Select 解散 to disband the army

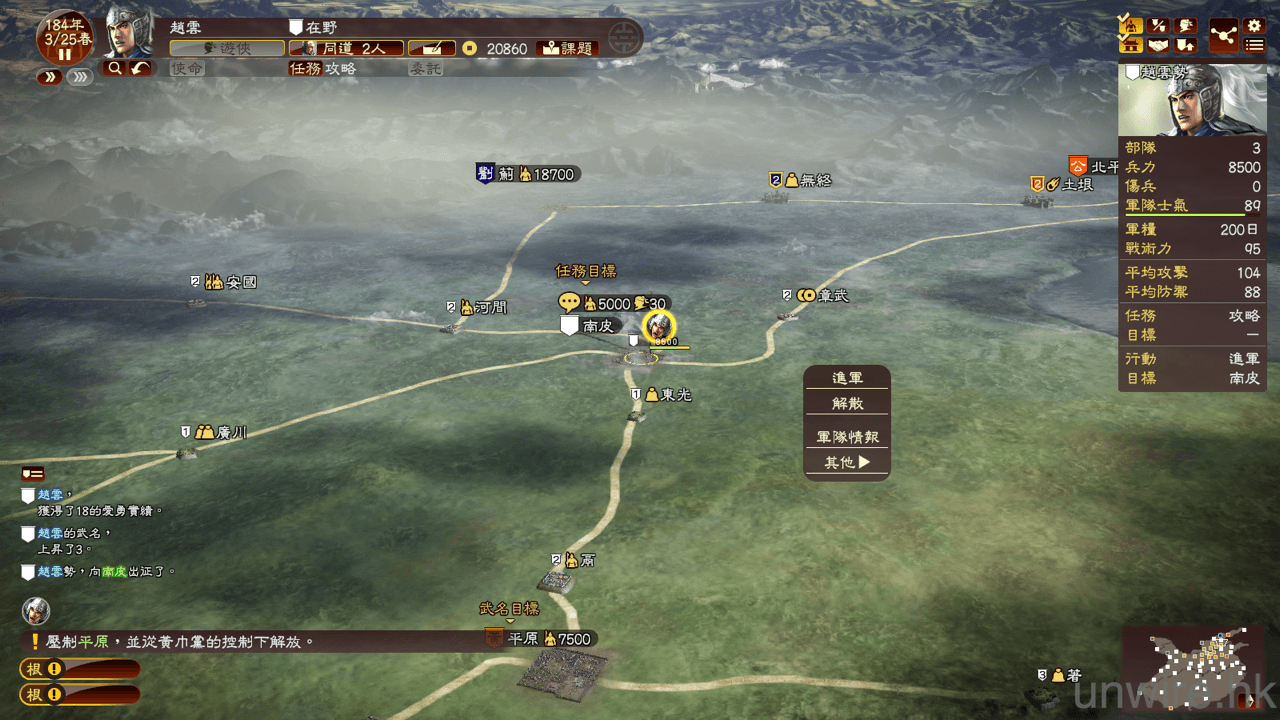846,403
